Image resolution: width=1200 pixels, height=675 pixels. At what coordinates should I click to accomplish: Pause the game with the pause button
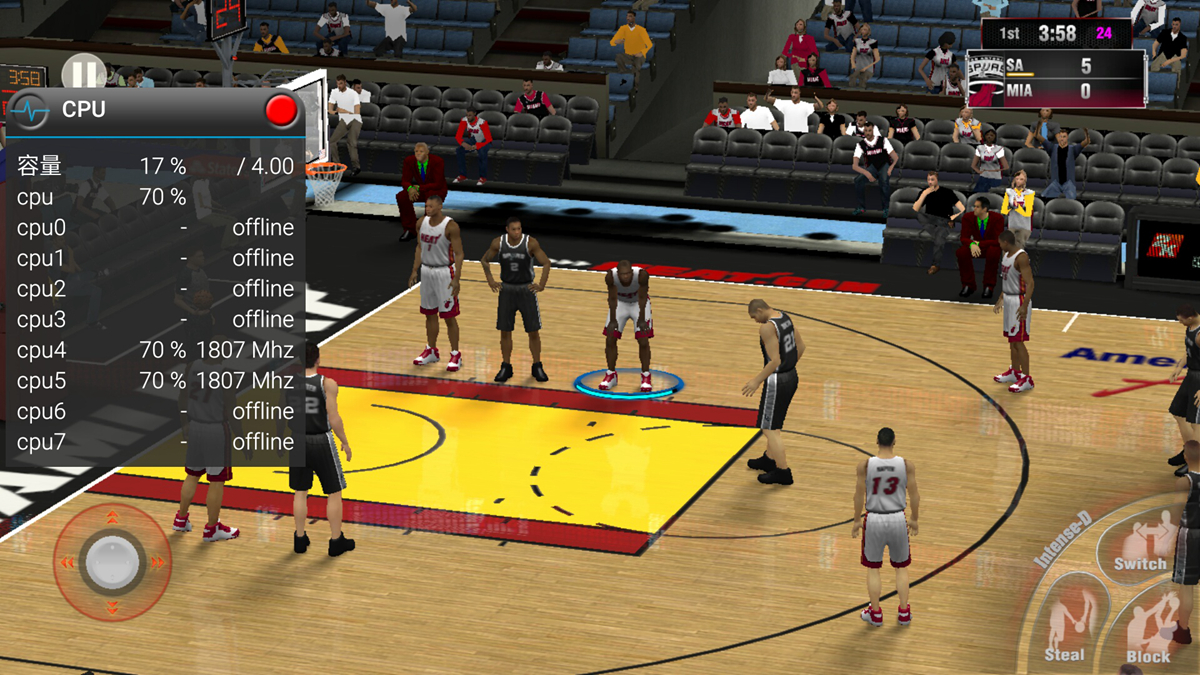click(83, 72)
